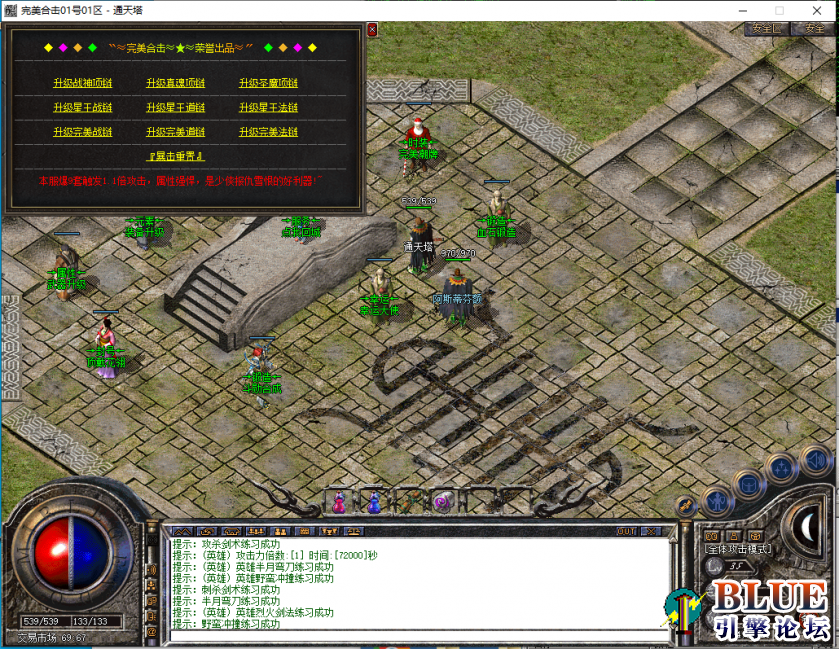
Task: Select the purple orb item in the belt
Action: point(441,502)
